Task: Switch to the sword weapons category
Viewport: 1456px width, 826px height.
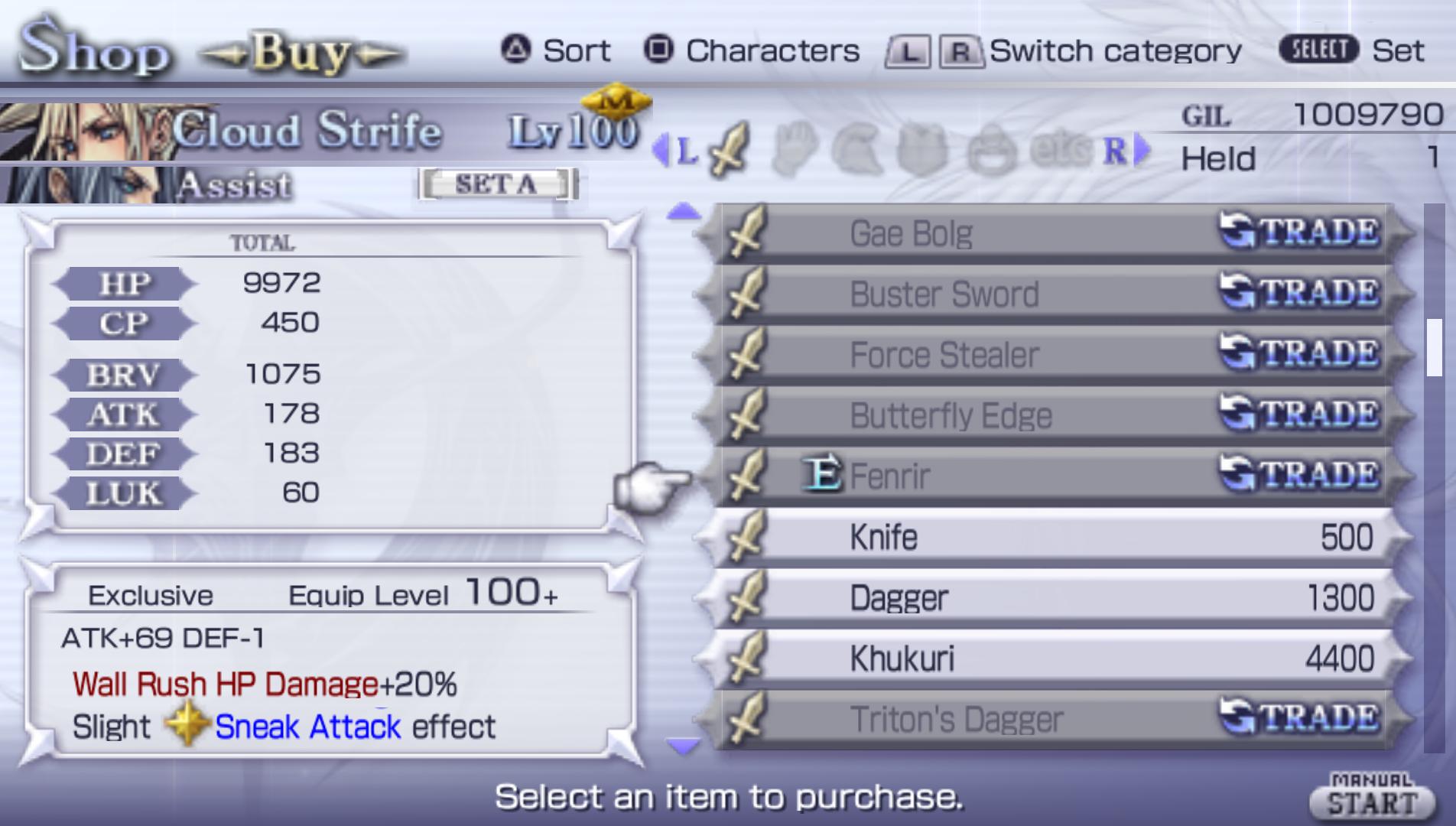Action: [730, 151]
